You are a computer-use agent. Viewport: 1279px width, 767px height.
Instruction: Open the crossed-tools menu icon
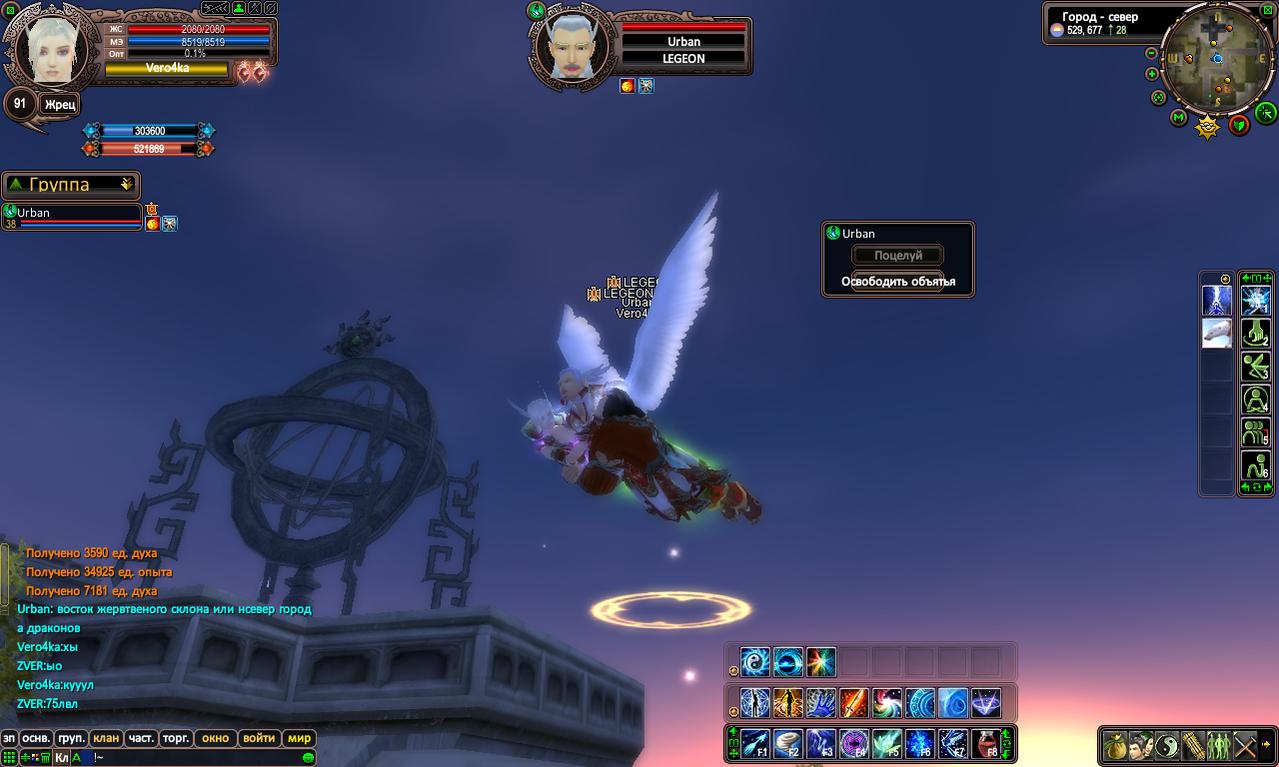(x=1245, y=745)
